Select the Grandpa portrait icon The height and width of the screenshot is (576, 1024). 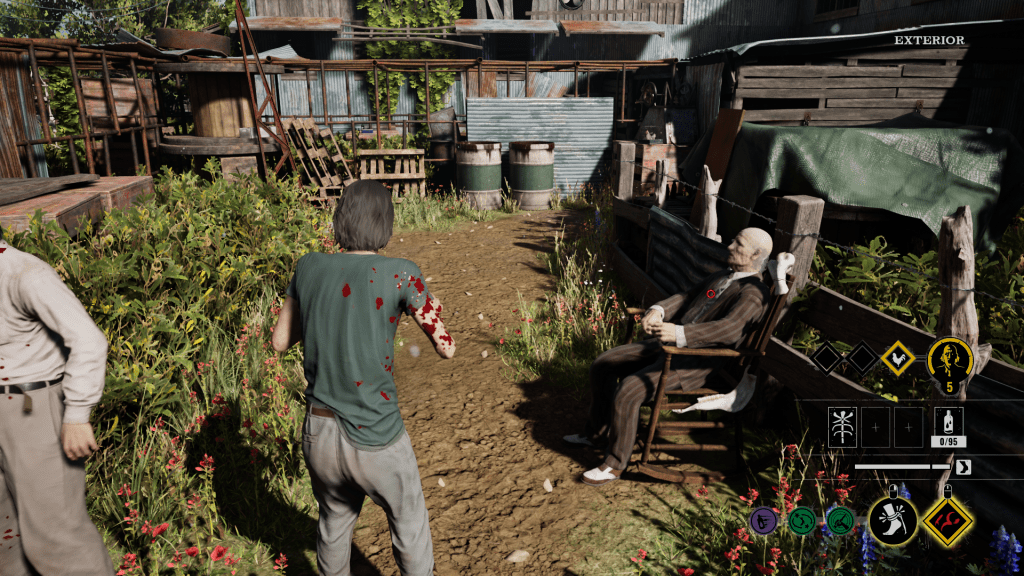949,358
